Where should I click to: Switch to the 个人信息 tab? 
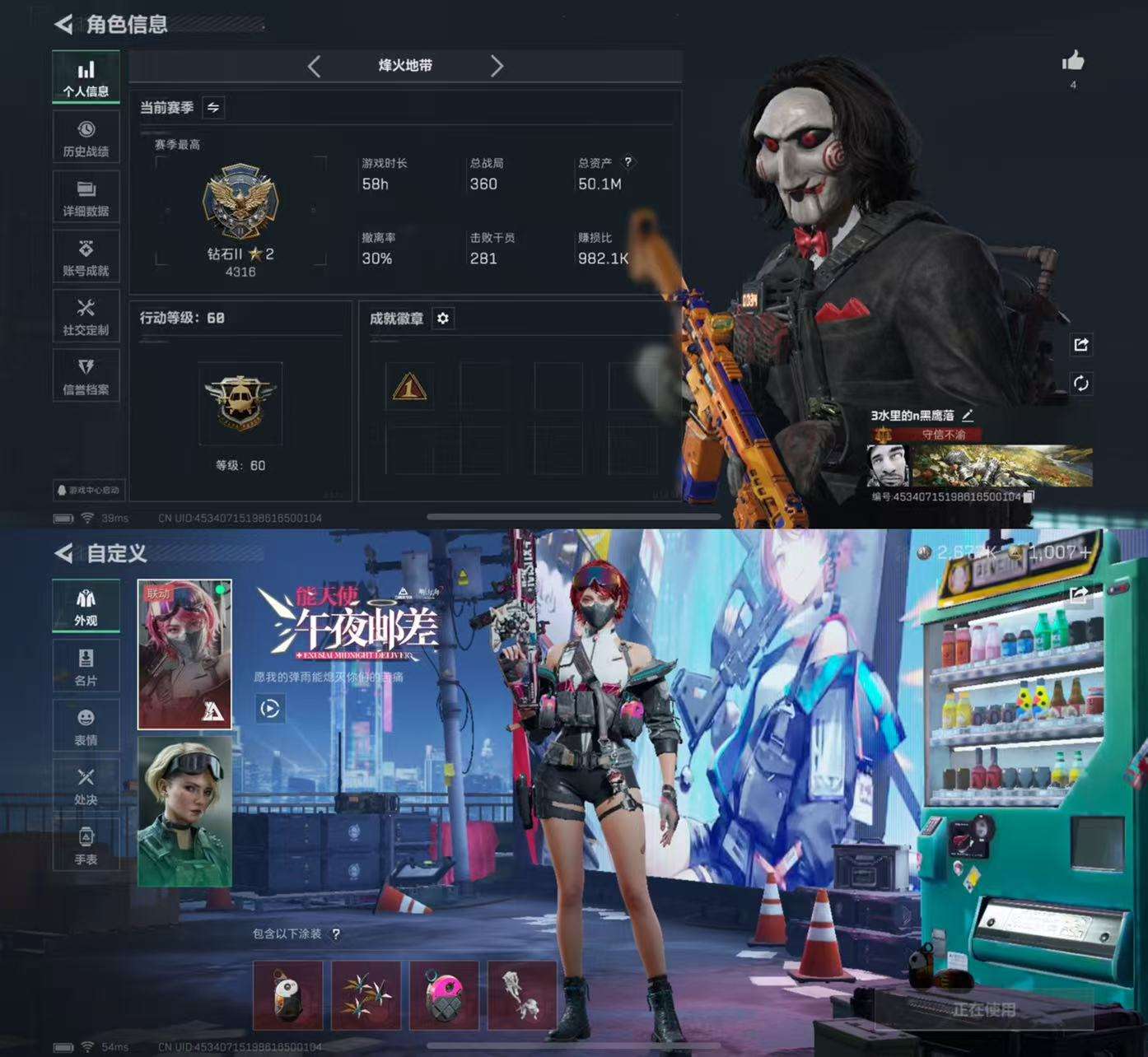tap(86, 76)
